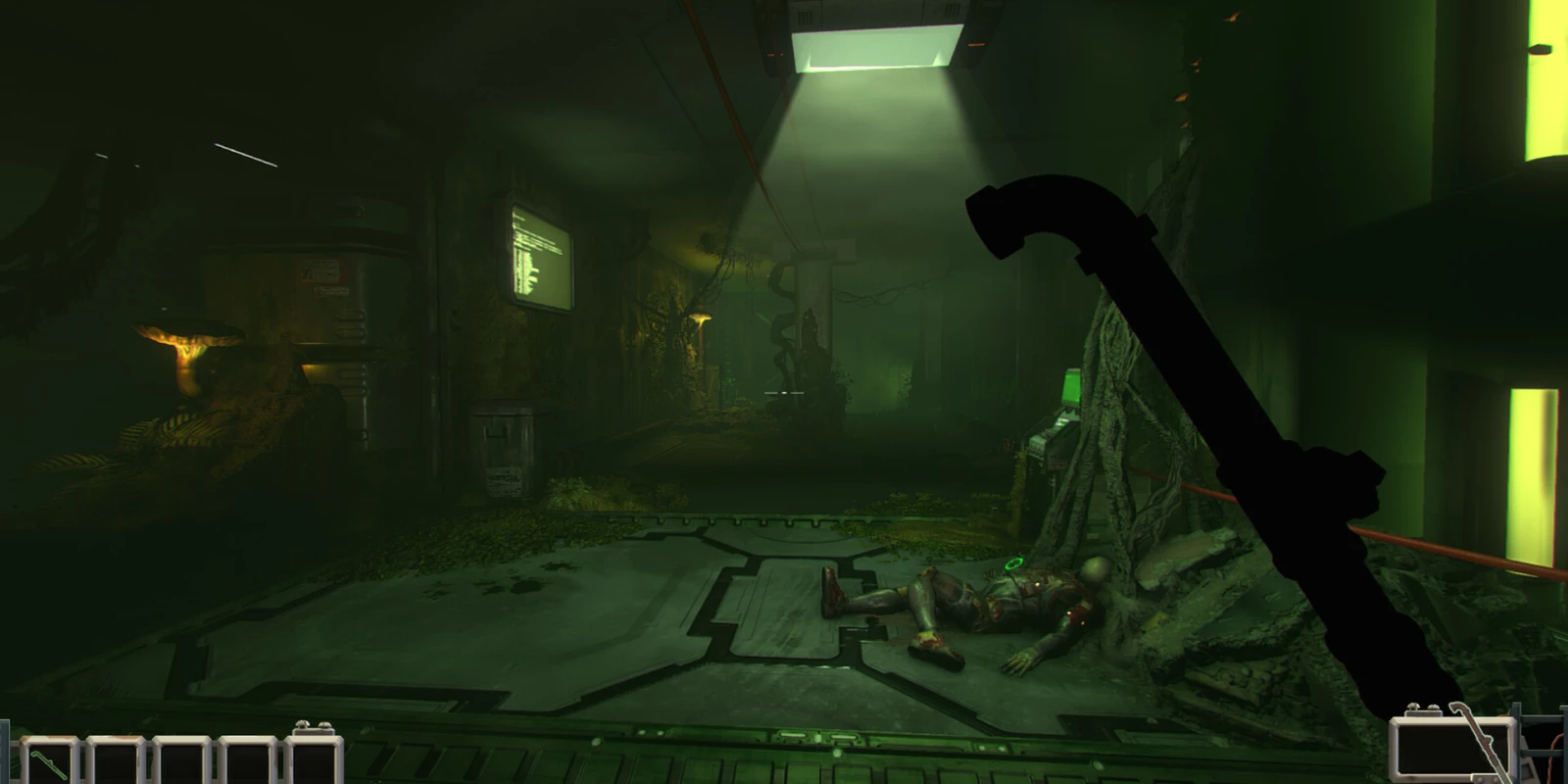Select the fifth hotbar slot with top dials
The height and width of the screenshot is (784, 1568).
point(314,762)
